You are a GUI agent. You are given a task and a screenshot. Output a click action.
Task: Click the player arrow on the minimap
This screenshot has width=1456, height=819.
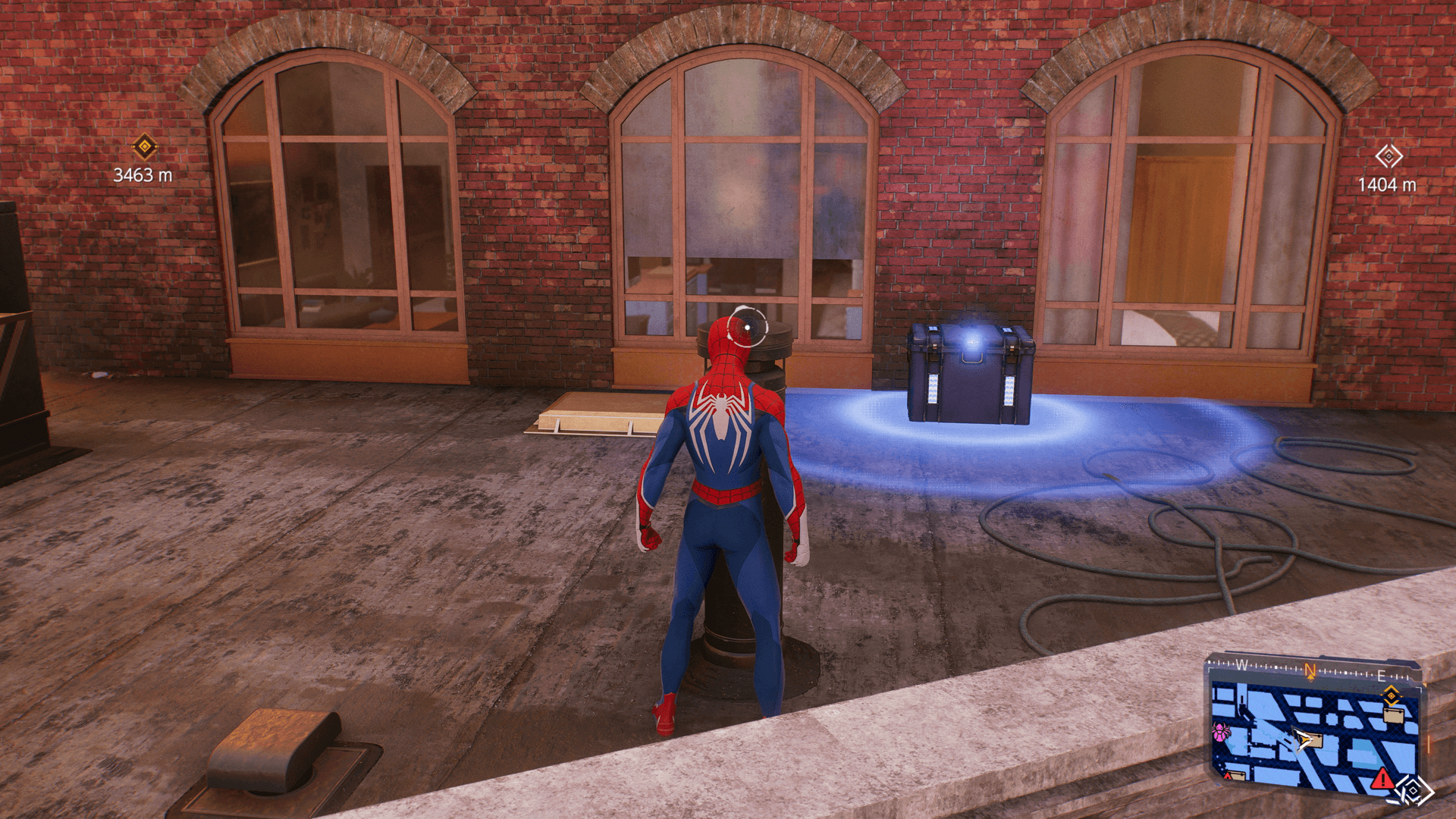click(x=1303, y=739)
